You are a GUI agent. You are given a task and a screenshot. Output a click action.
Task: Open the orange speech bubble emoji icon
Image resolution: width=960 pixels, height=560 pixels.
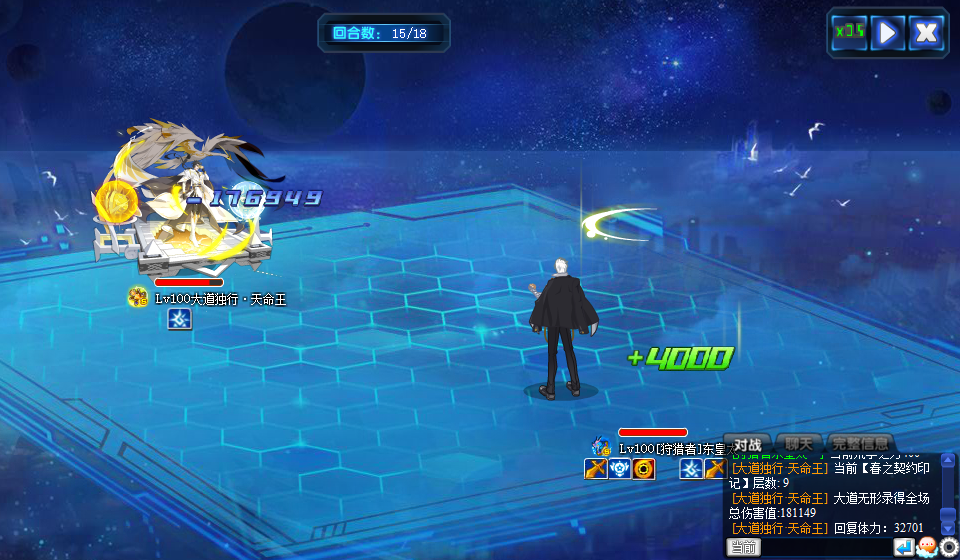pyautogui.click(x=927, y=547)
